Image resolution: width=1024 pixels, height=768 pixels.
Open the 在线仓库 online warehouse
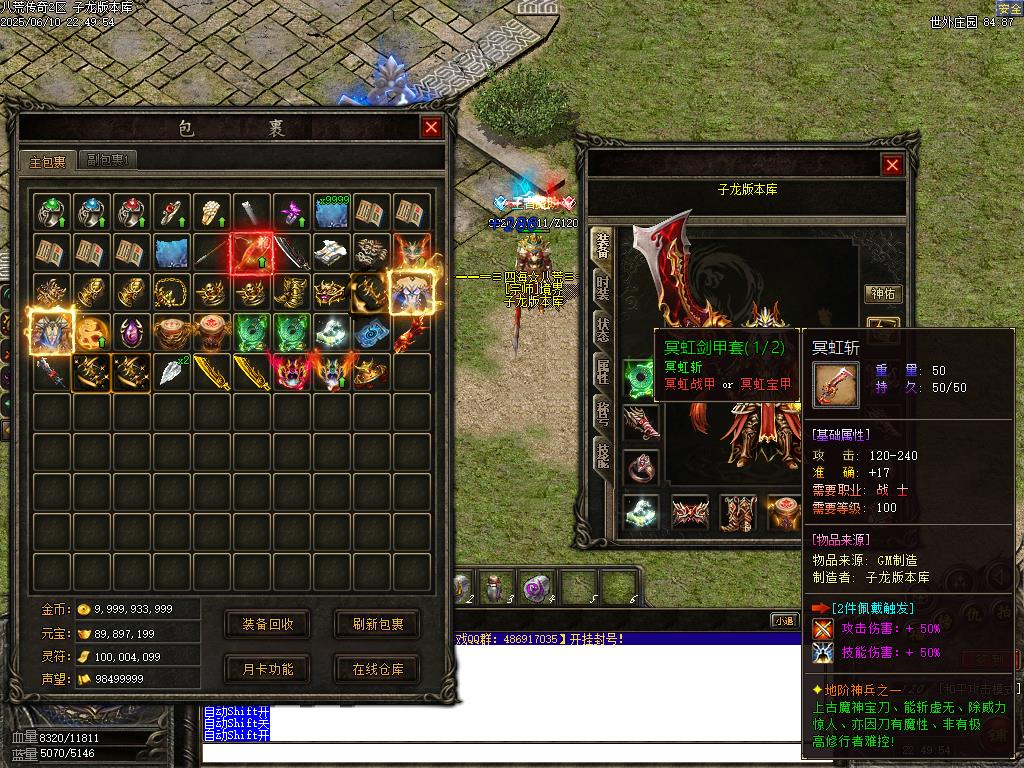pos(377,669)
